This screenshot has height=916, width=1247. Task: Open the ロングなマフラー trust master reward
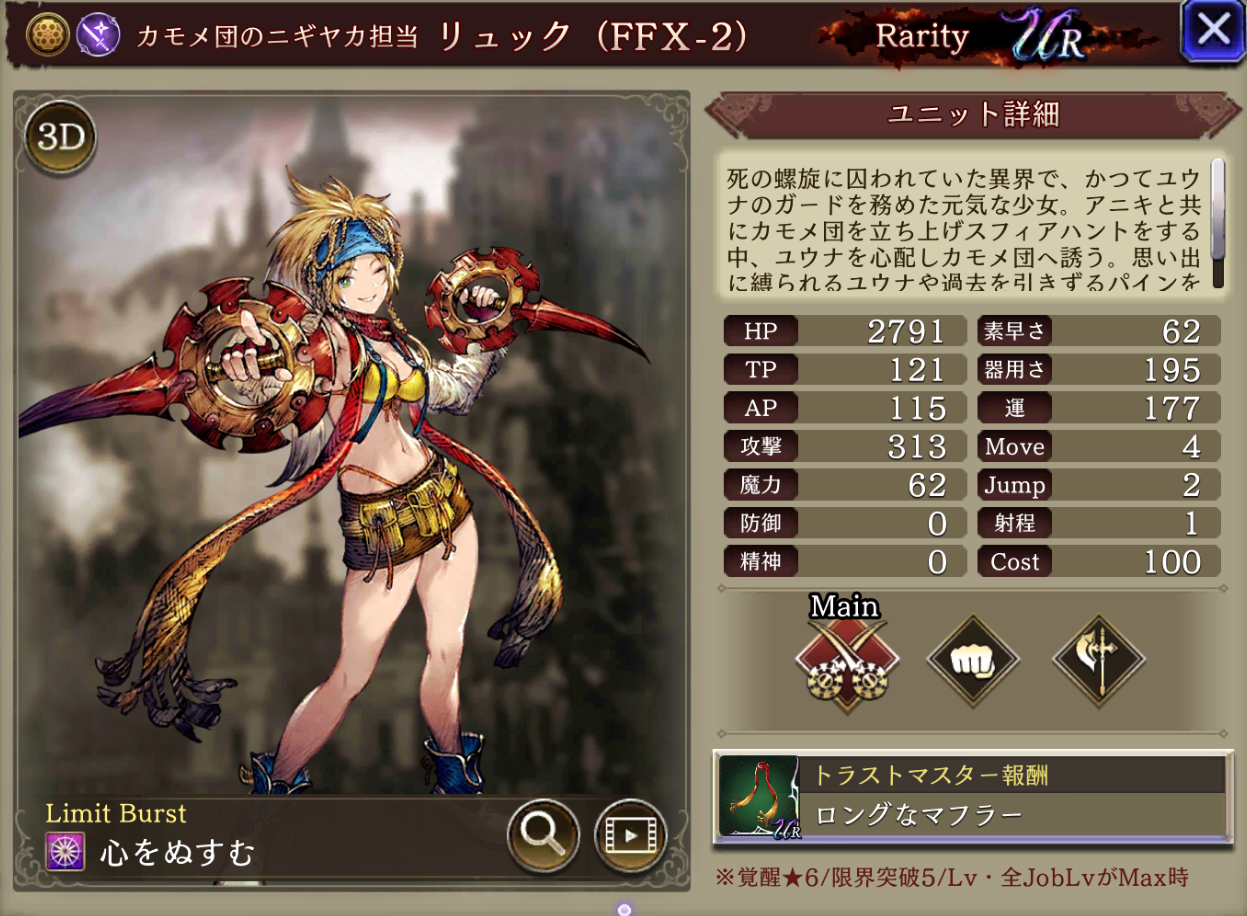[972, 796]
